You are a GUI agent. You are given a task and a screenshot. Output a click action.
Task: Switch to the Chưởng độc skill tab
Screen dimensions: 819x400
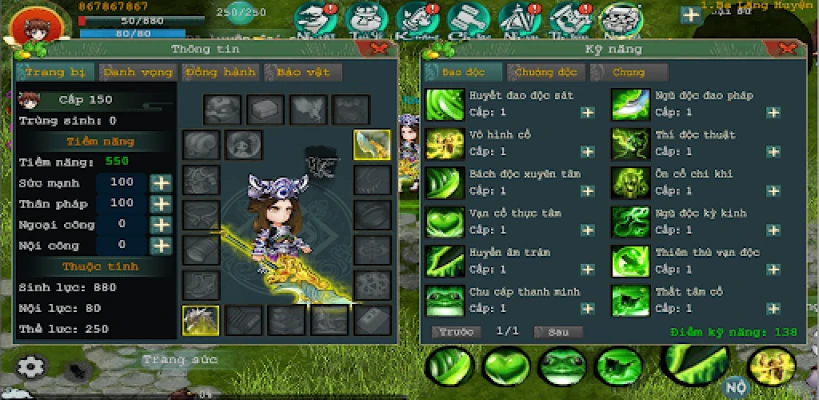[544, 72]
